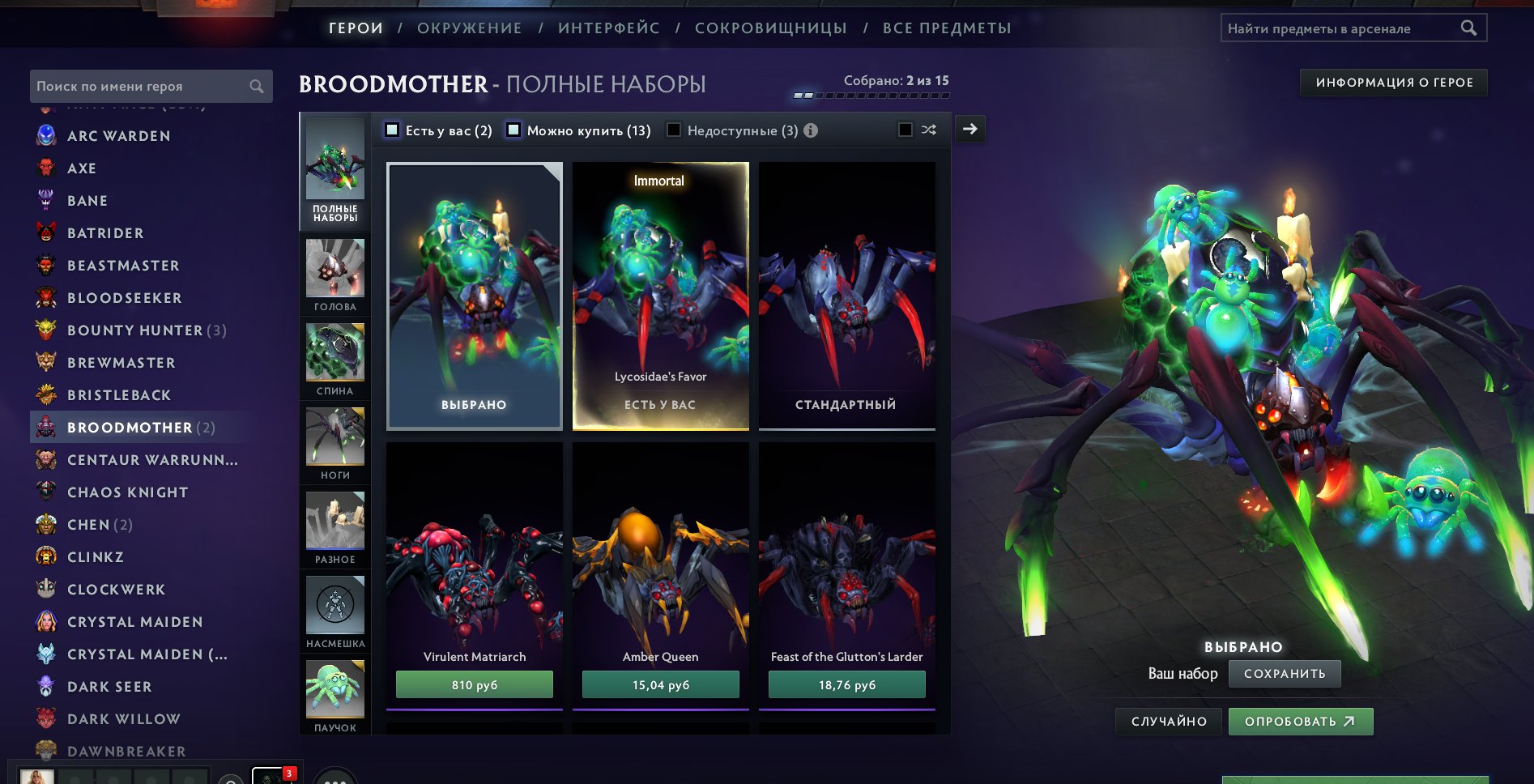Image resolution: width=1534 pixels, height=784 pixels.
Task: Choose the СТАНДАРТНЫЙ default set
Action: click(x=846, y=296)
